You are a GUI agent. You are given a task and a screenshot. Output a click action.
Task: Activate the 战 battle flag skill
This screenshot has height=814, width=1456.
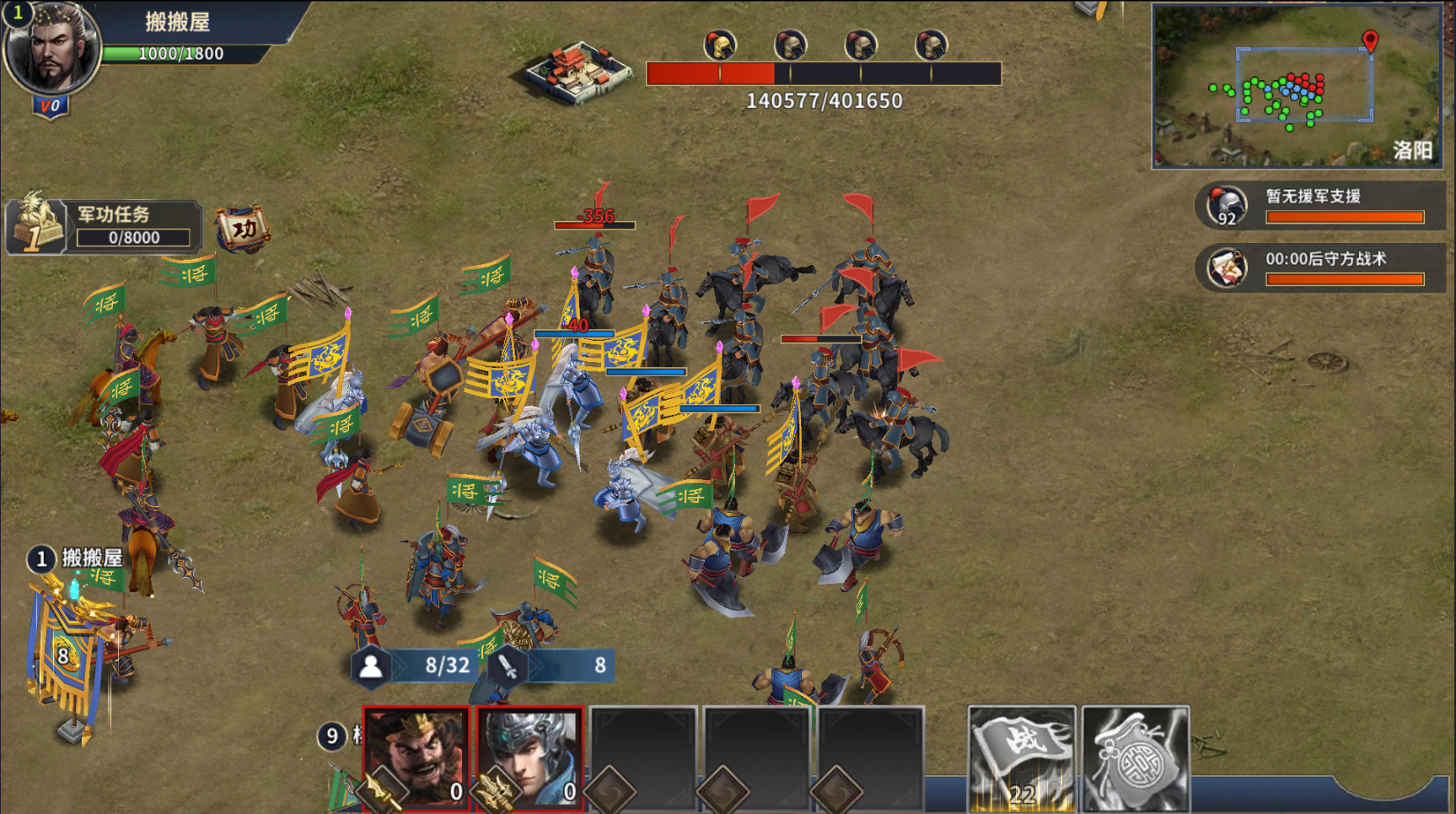1022,757
